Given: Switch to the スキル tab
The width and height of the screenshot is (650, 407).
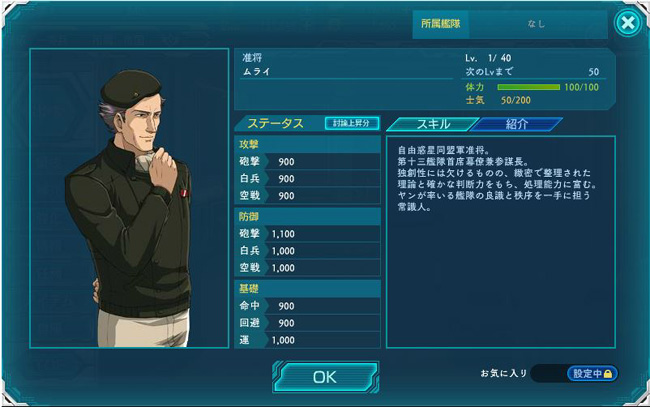Looking at the screenshot, I should [x=427, y=124].
